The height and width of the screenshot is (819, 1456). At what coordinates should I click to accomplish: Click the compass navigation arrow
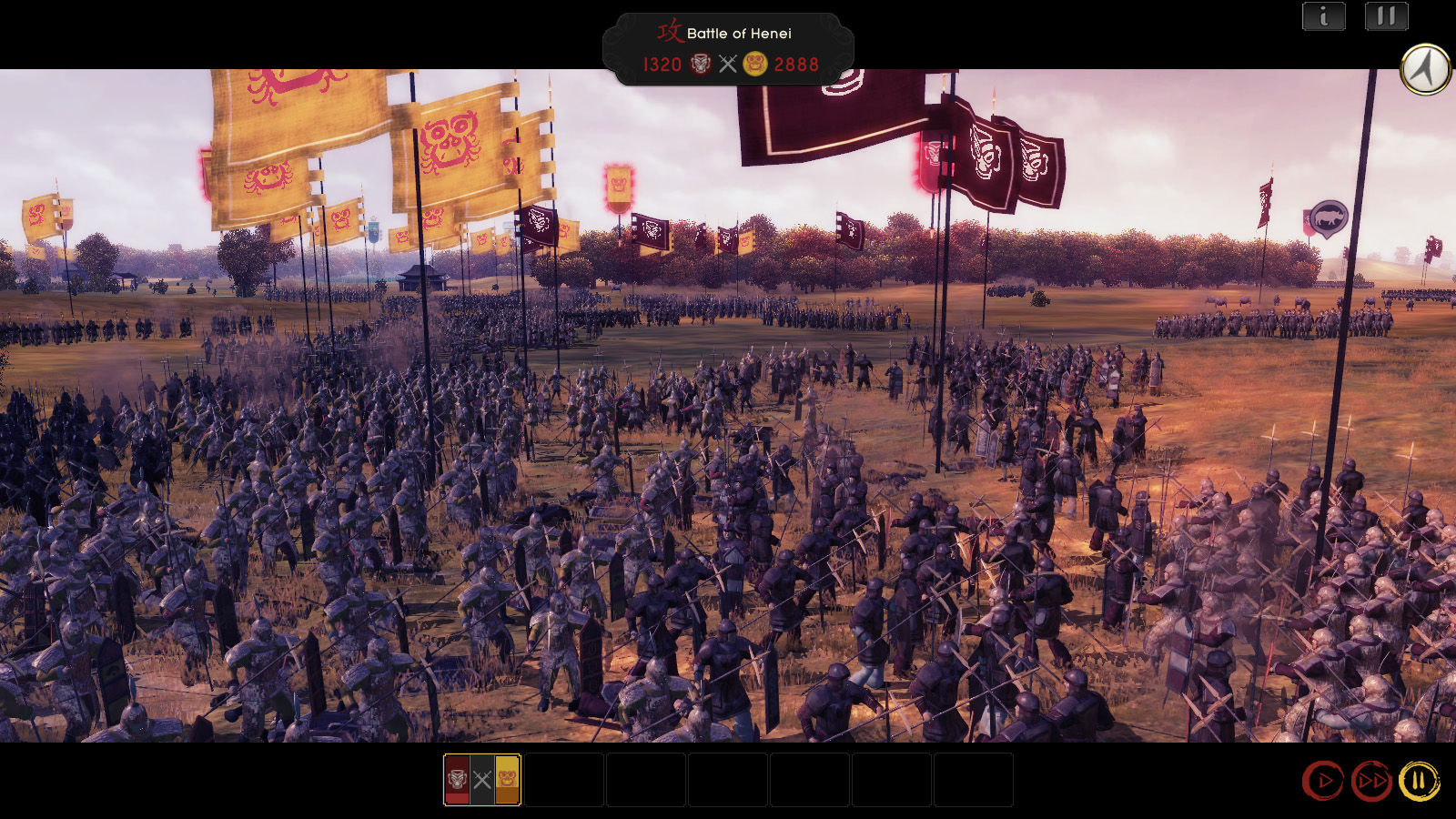point(1425,69)
